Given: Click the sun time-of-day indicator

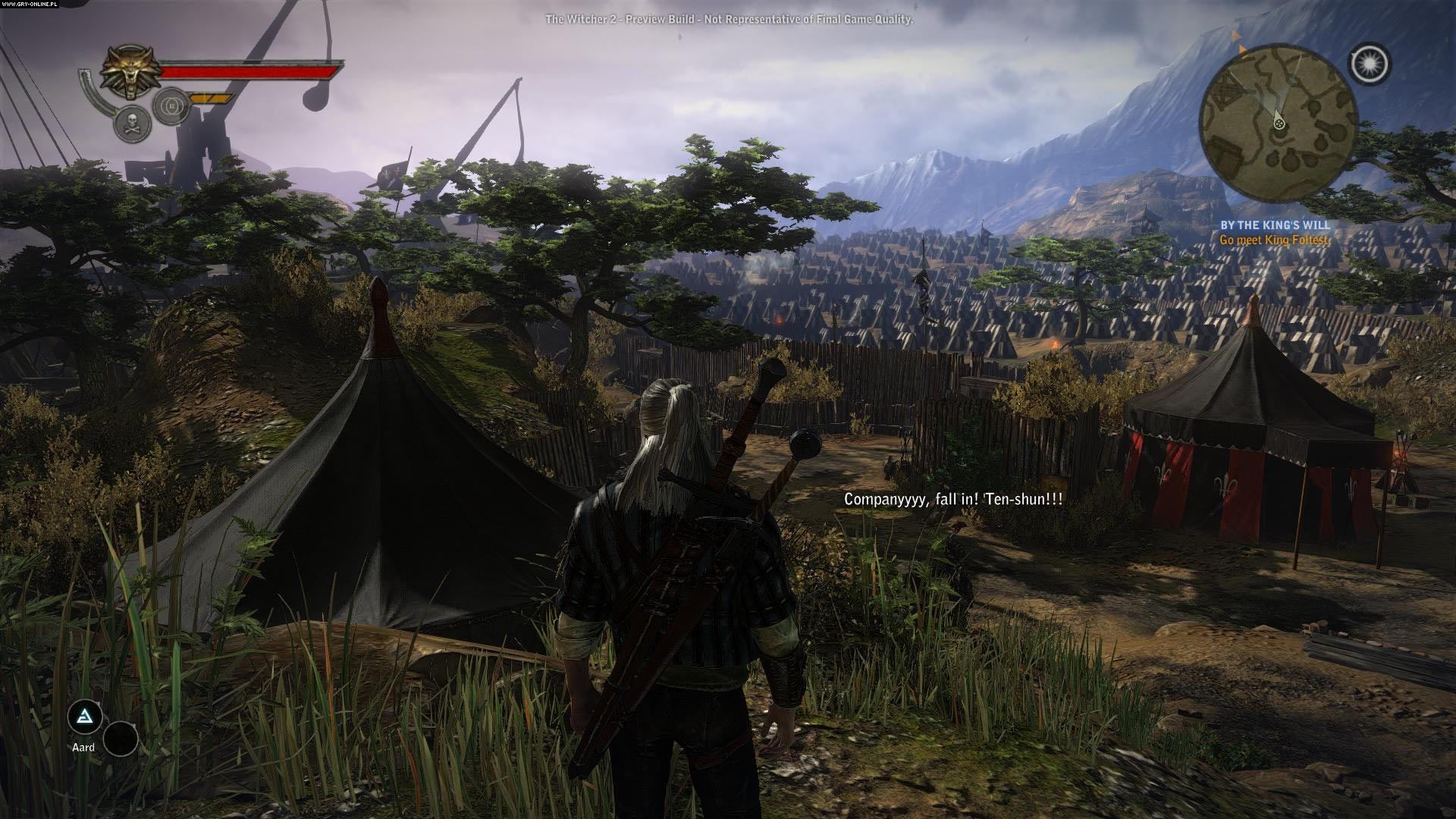Looking at the screenshot, I should tap(1370, 64).
